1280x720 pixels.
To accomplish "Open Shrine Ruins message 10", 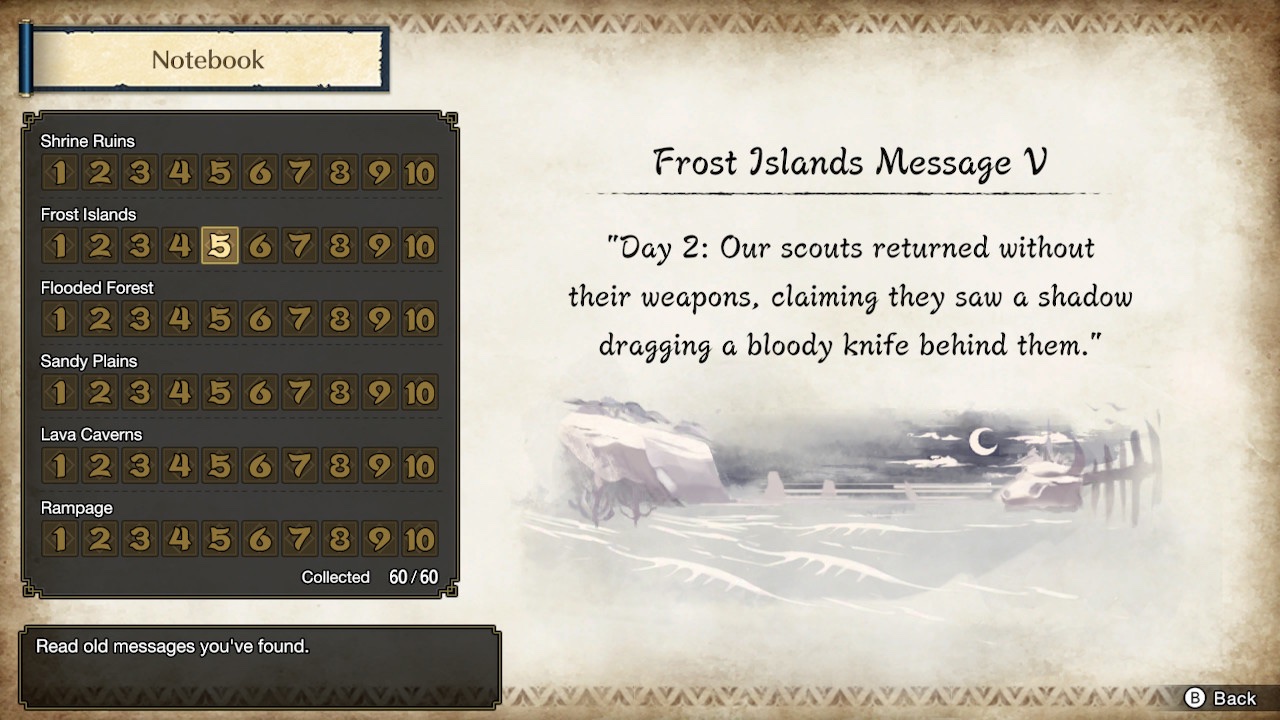I will click(x=419, y=172).
